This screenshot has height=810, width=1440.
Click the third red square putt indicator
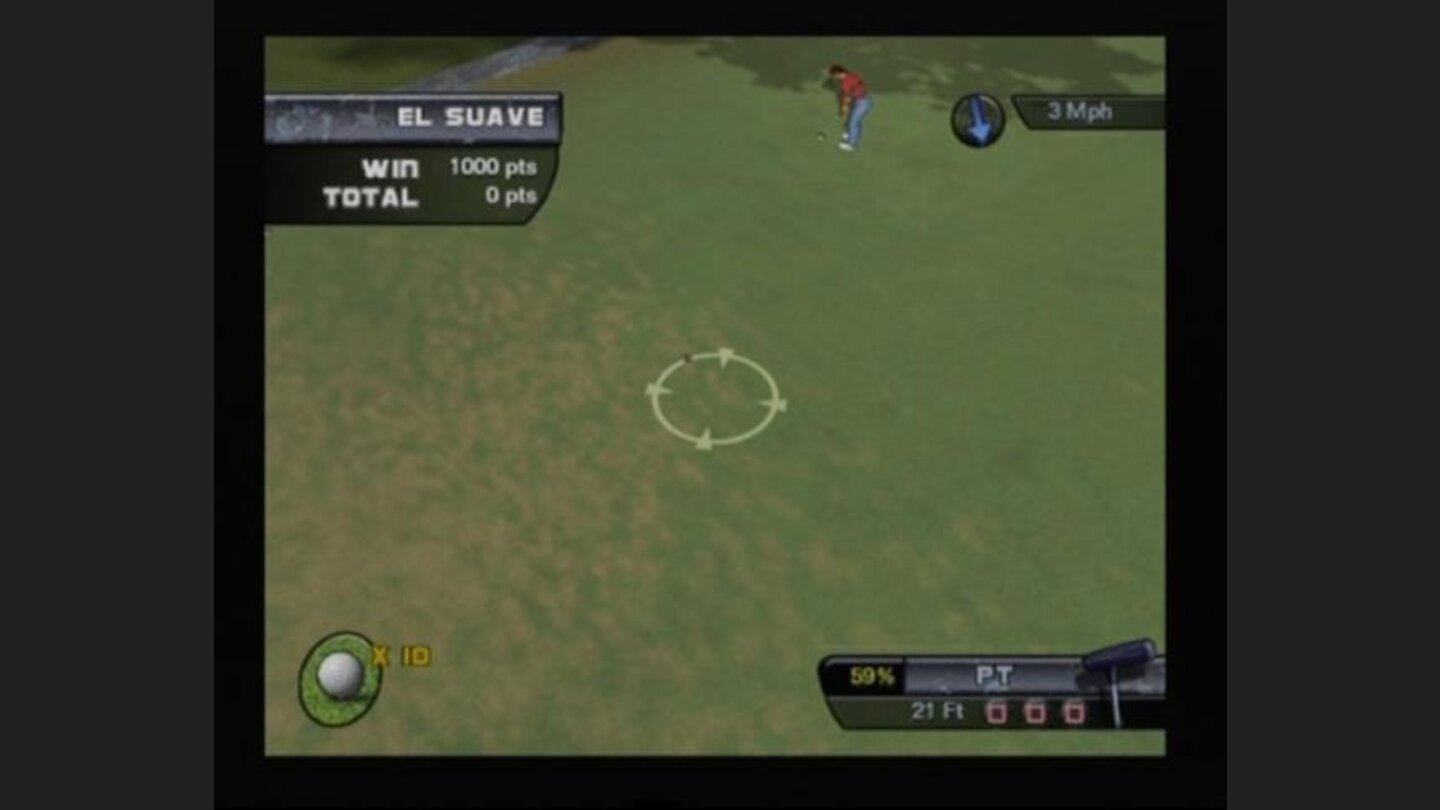click(x=1076, y=711)
